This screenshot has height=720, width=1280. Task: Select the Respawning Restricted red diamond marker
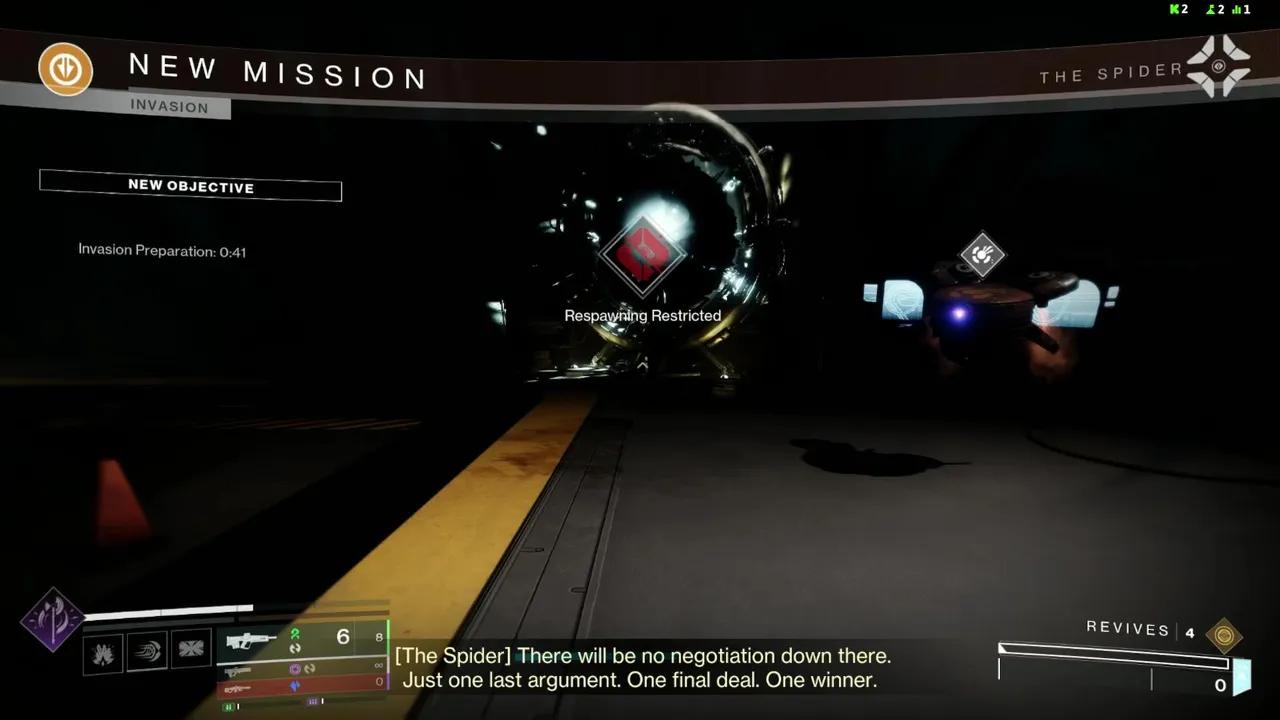[642, 255]
